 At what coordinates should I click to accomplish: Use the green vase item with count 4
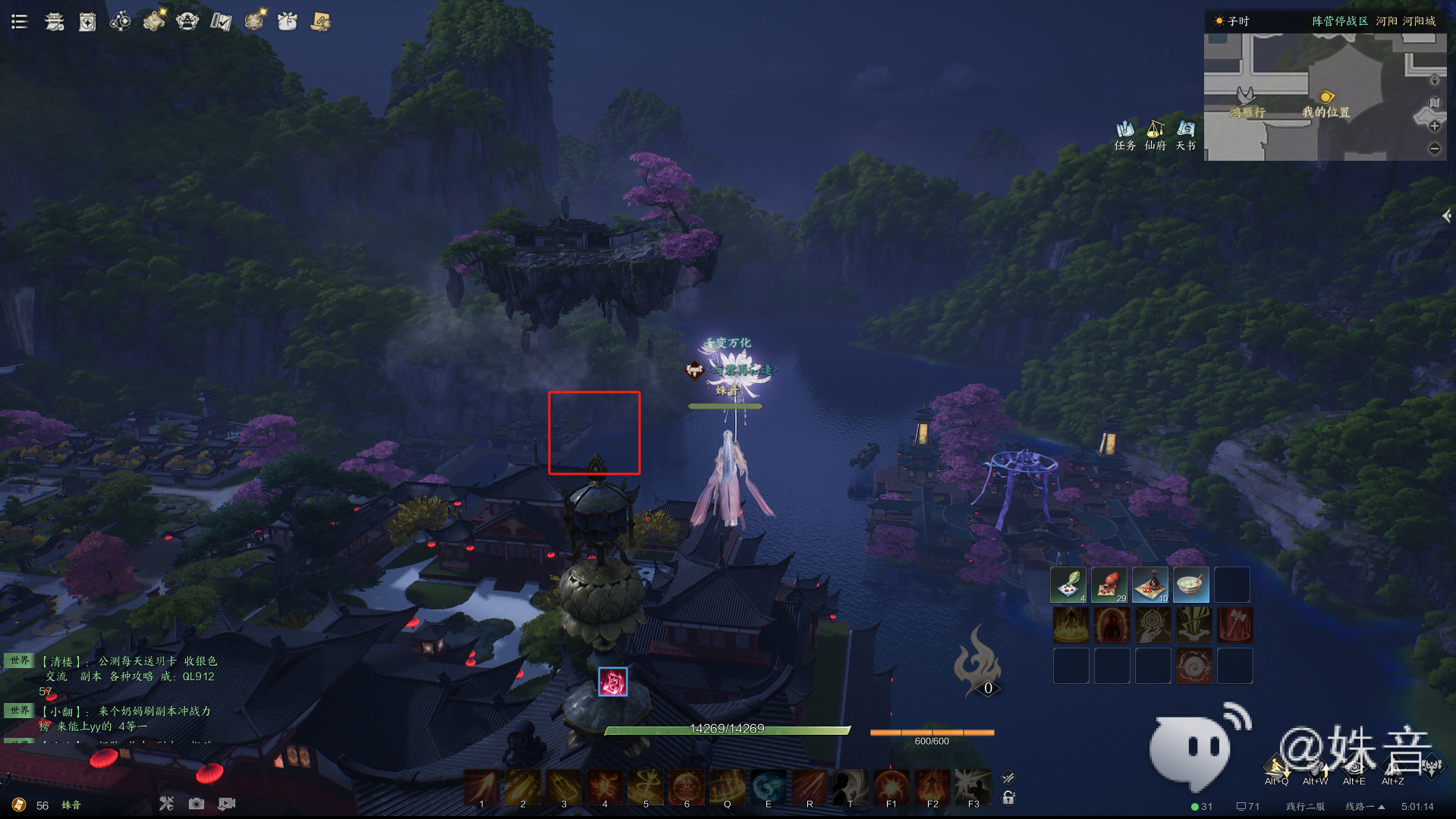(1068, 585)
